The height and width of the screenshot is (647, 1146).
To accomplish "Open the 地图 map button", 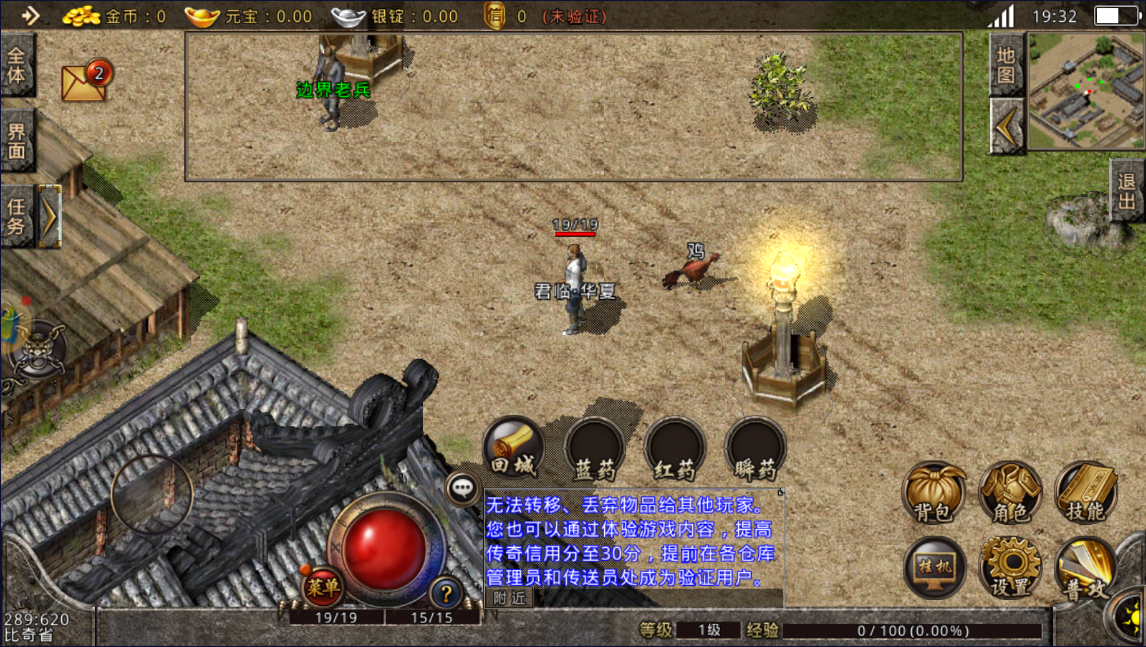I will coord(1006,64).
